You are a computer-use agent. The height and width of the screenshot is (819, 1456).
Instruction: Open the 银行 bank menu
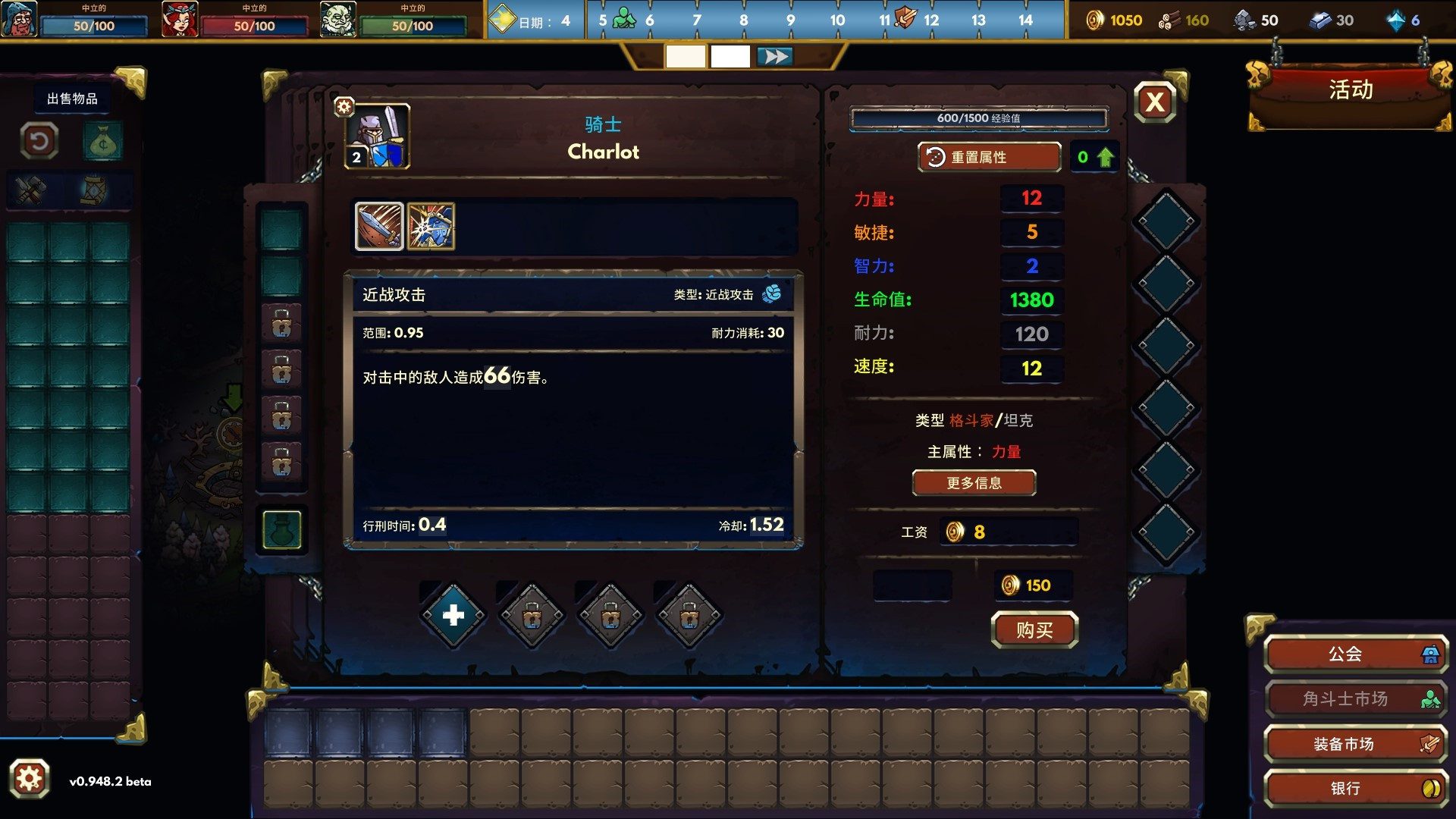point(1355,789)
